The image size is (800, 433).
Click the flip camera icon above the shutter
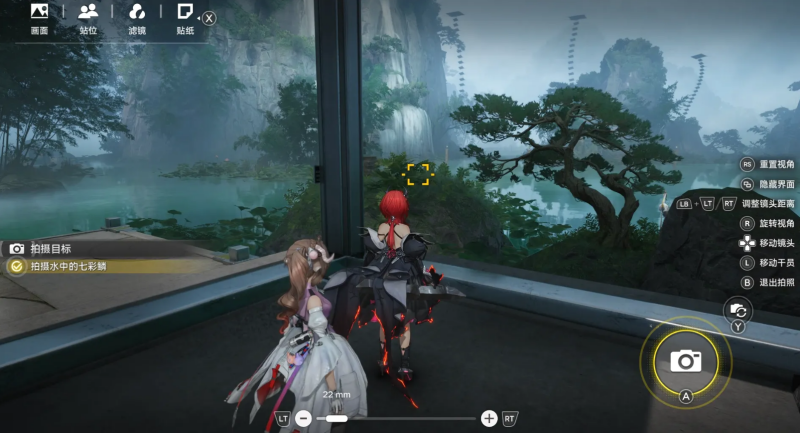point(737,310)
